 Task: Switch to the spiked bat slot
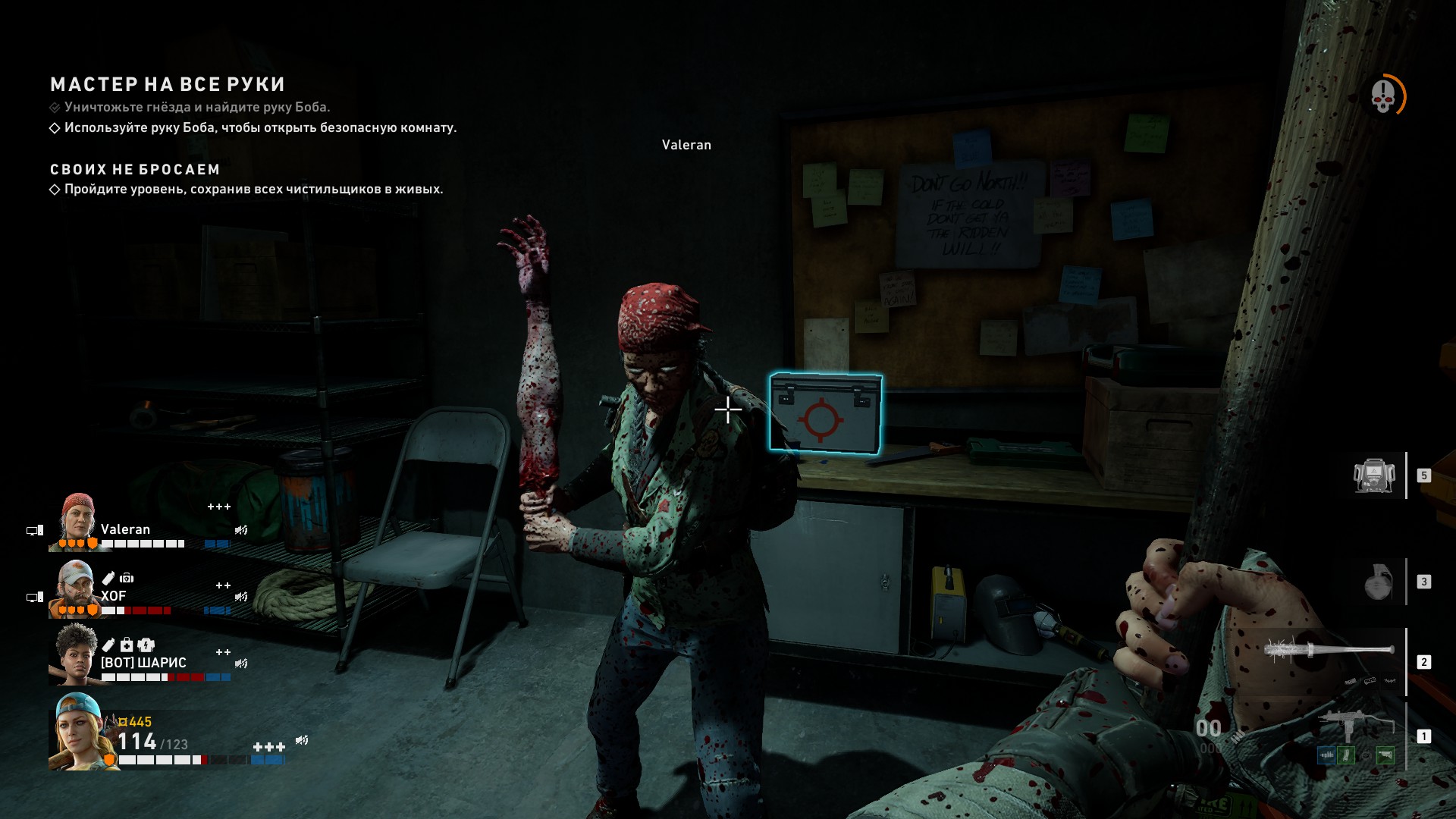click(1329, 652)
